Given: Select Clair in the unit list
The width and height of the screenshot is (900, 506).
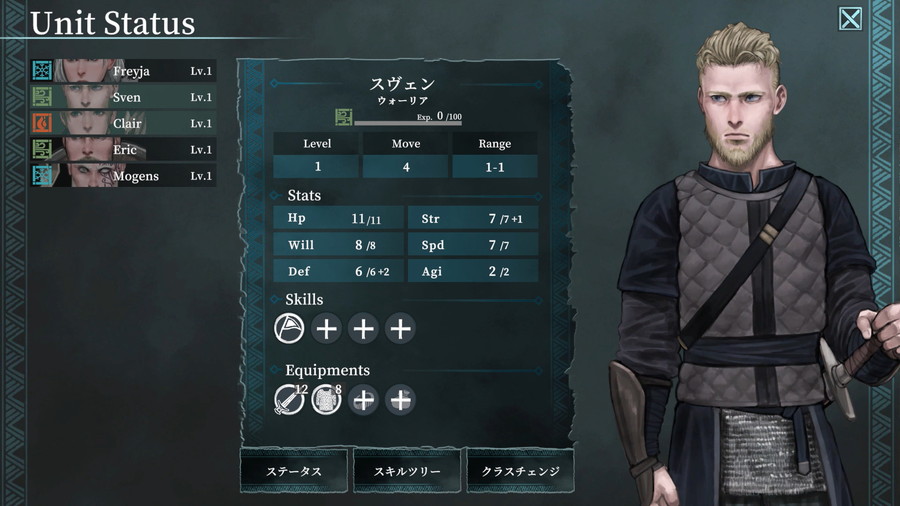Looking at the screenshot, I should point(124,123).
